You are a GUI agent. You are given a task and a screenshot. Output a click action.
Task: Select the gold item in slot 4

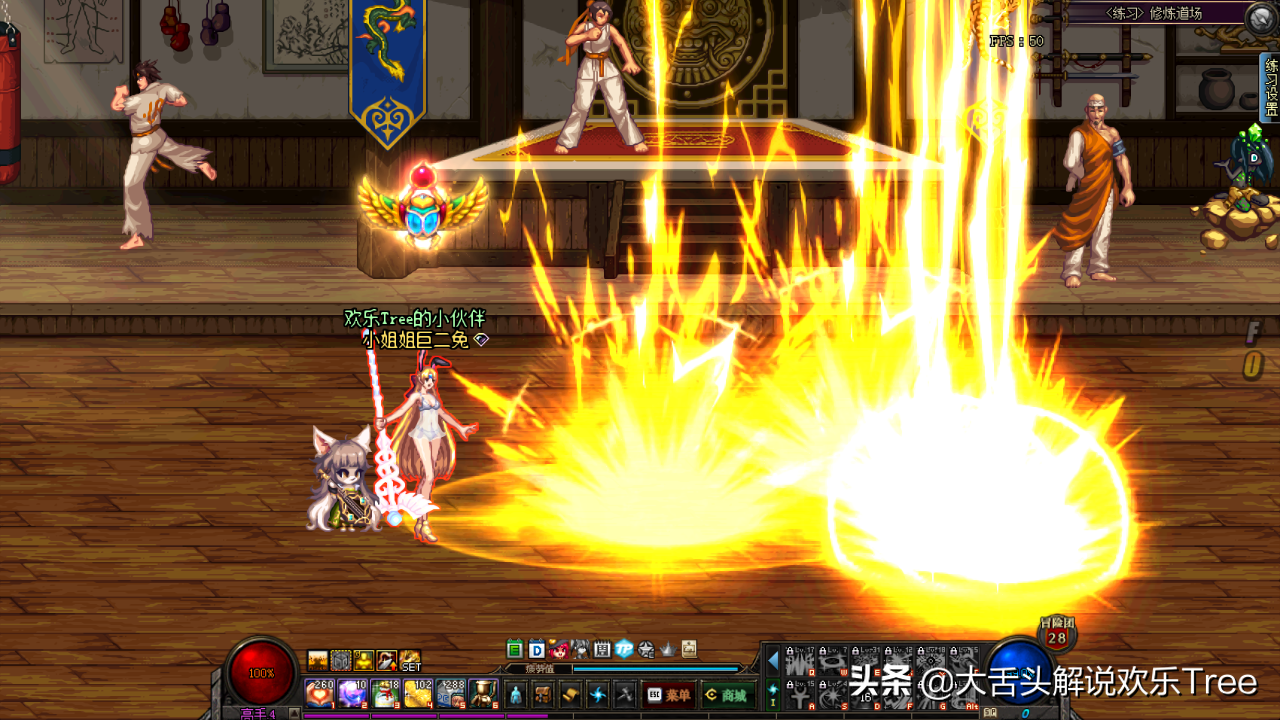[x=417, y=693]
